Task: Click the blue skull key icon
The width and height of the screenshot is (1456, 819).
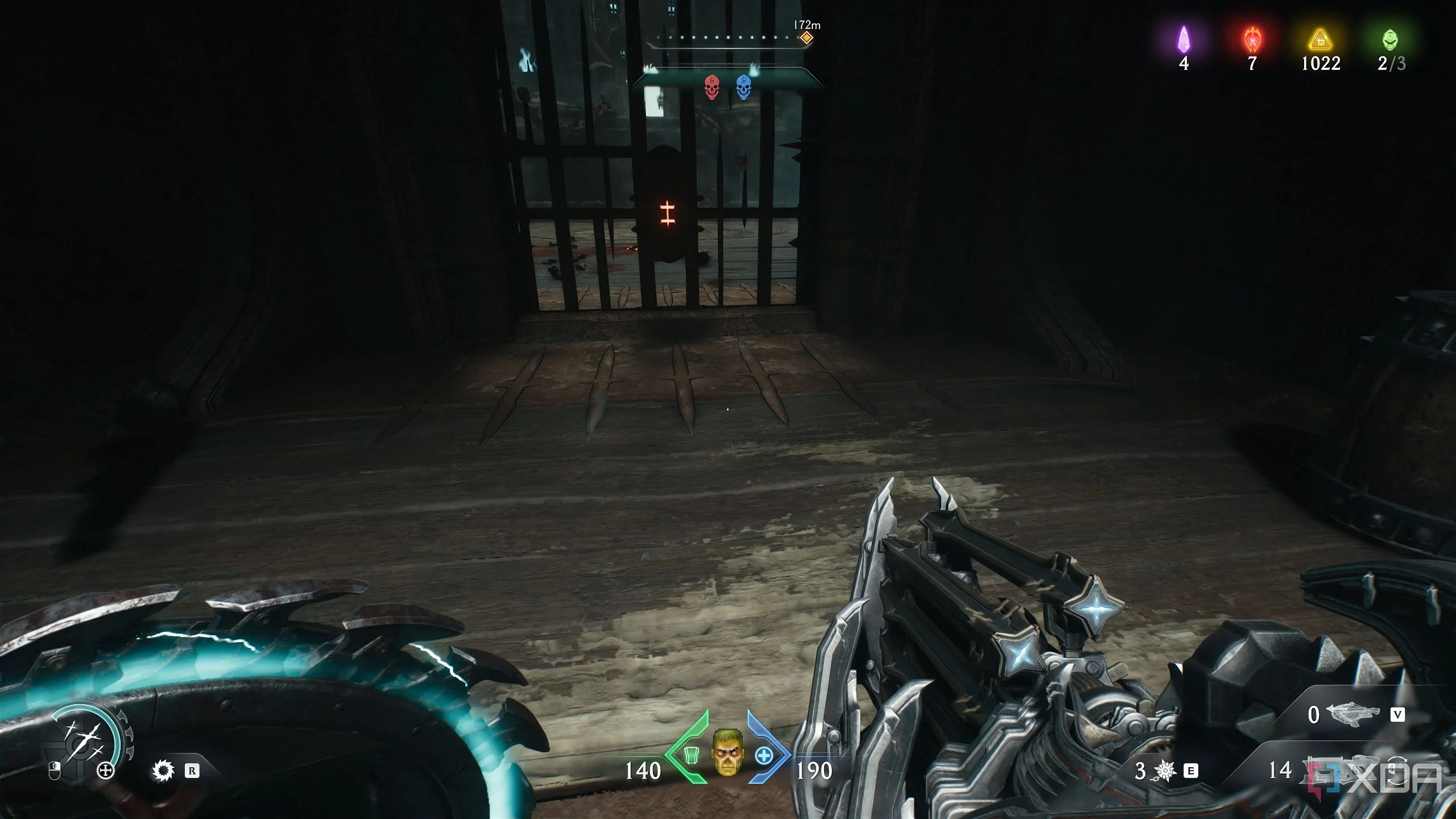Action: pos(743,87)
